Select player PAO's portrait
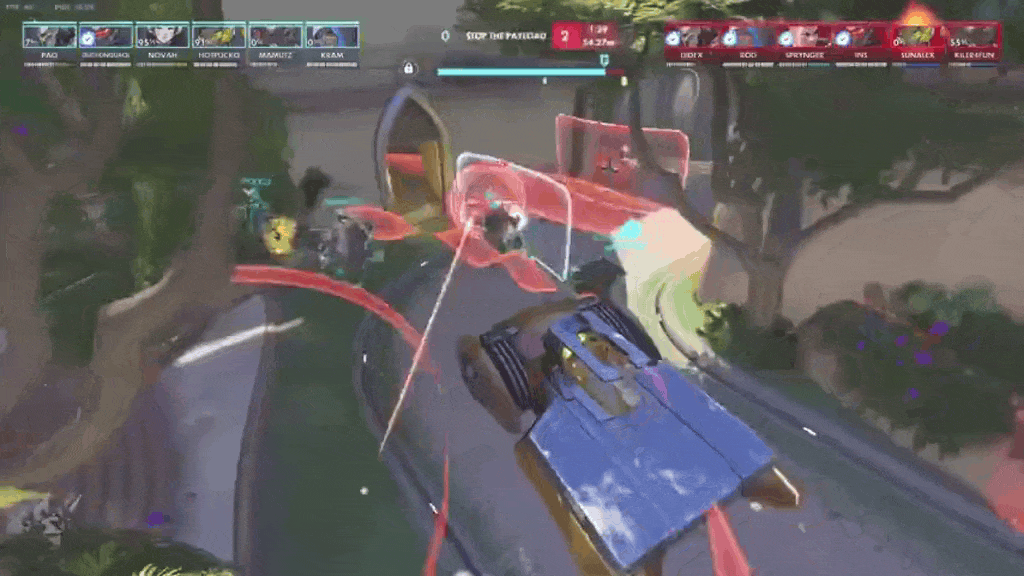 click(49, 38)
